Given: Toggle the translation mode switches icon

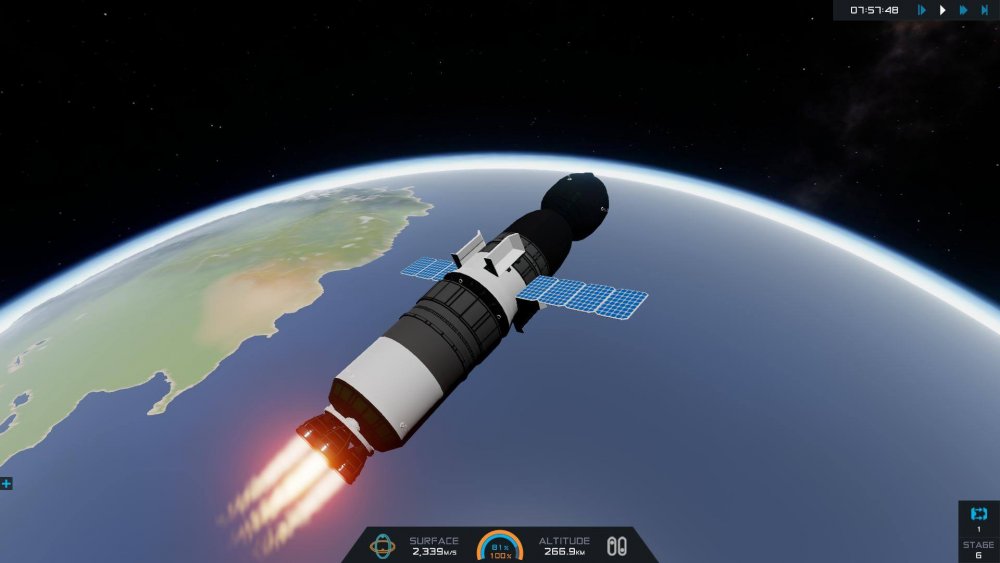Looking at the screenshot, I should (x=617, y=545).
